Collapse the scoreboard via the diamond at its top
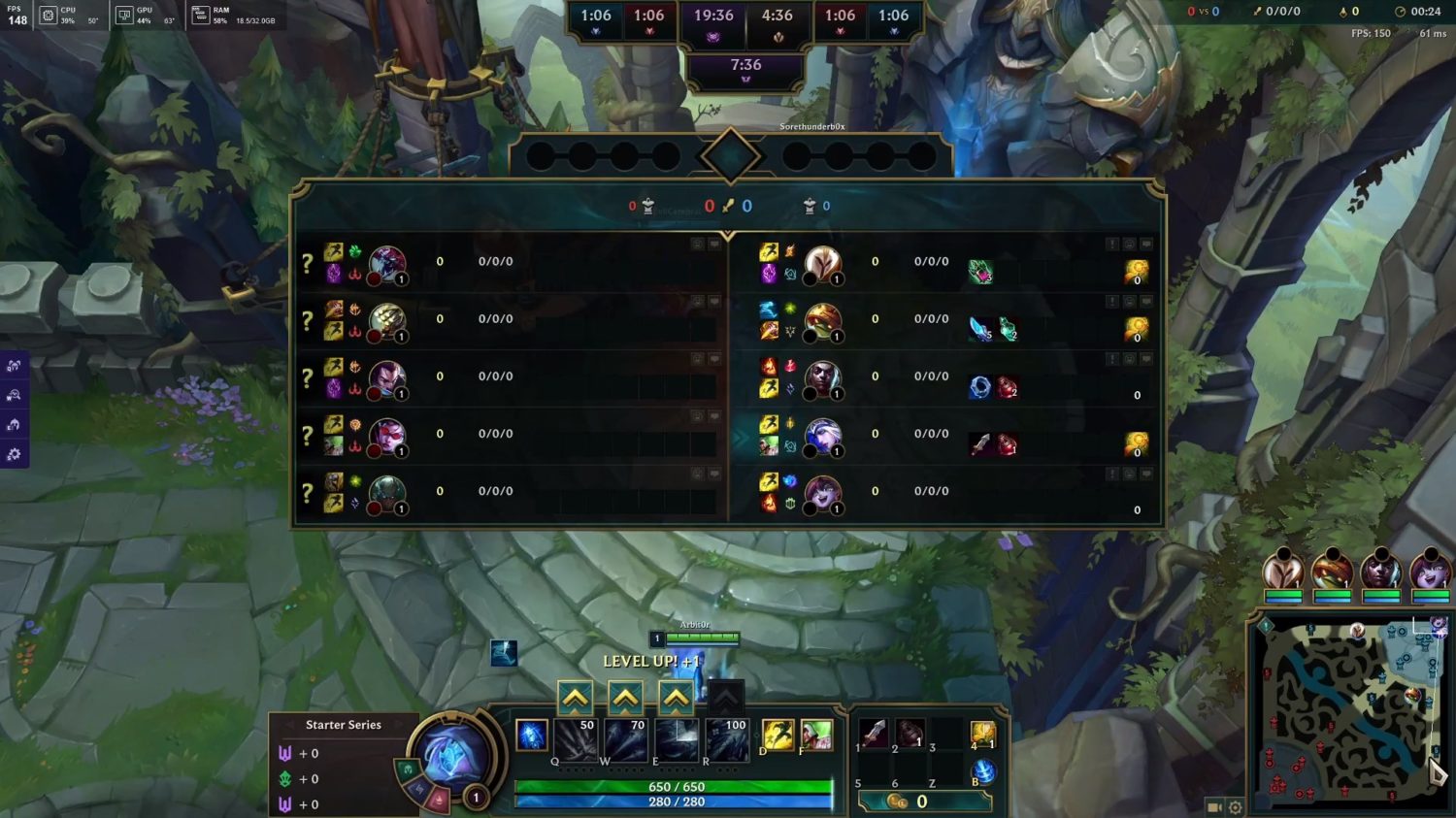Viewport: 1456px width, 818px height. tap(728, 157)
